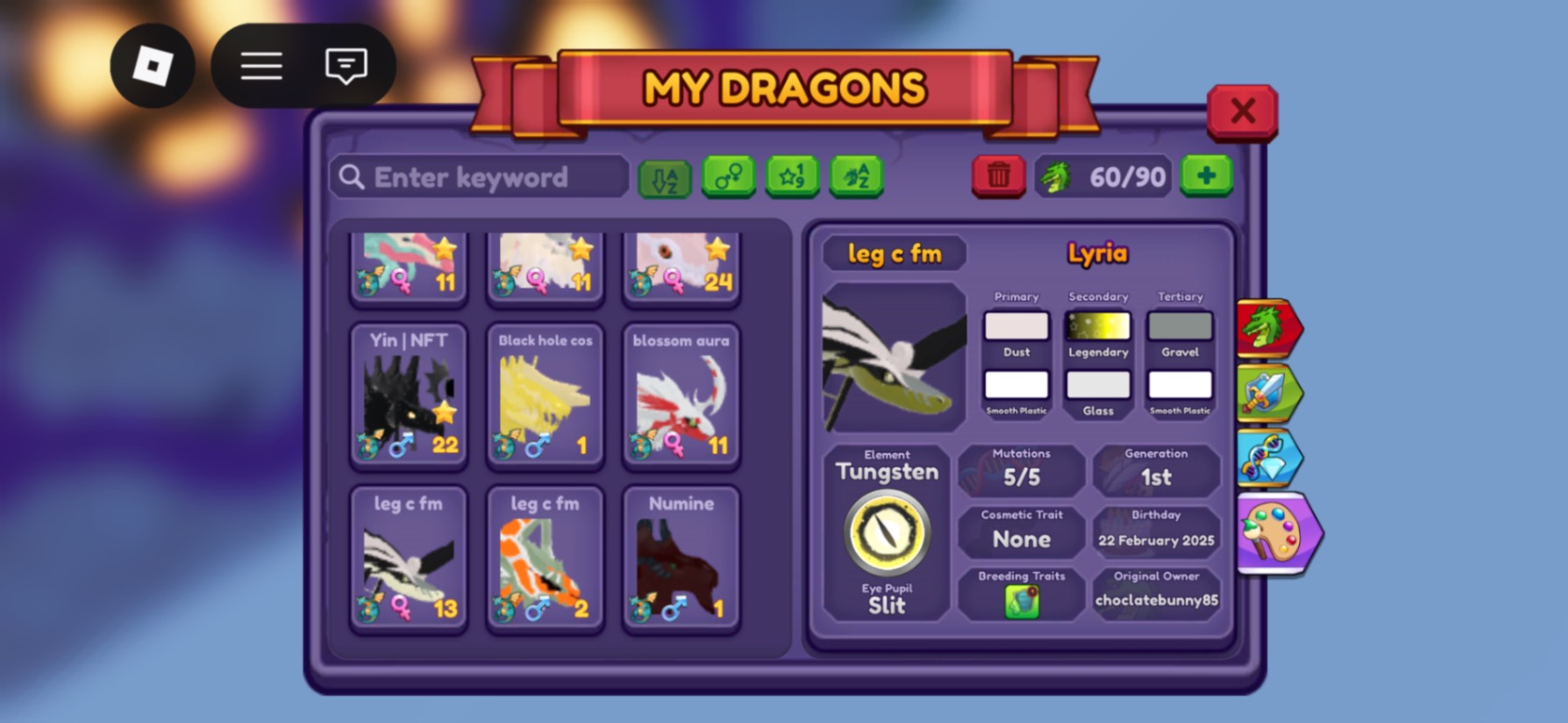Toggle the favorite star on the pink dragon with 24

(719, 250)
